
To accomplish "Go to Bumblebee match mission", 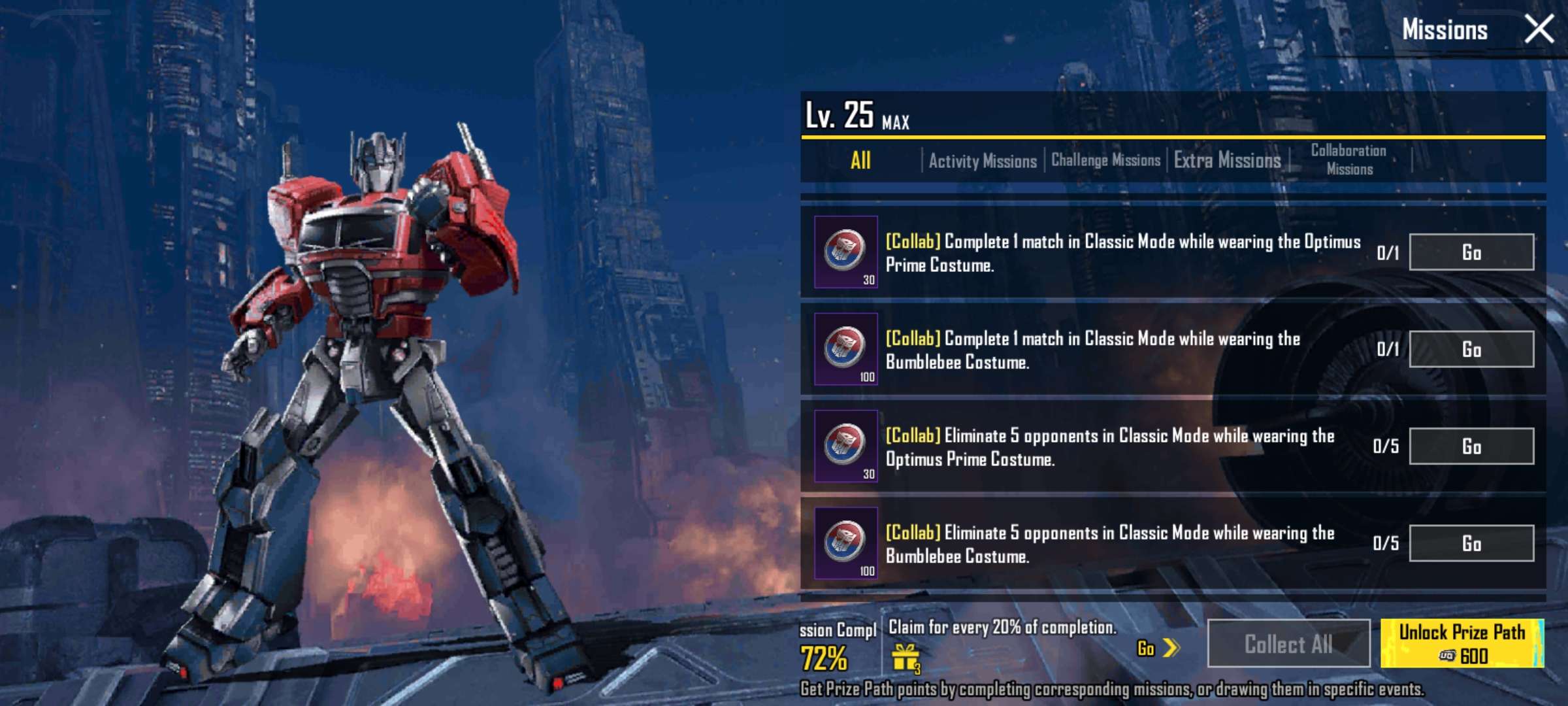I will (x=1471, y=349).
